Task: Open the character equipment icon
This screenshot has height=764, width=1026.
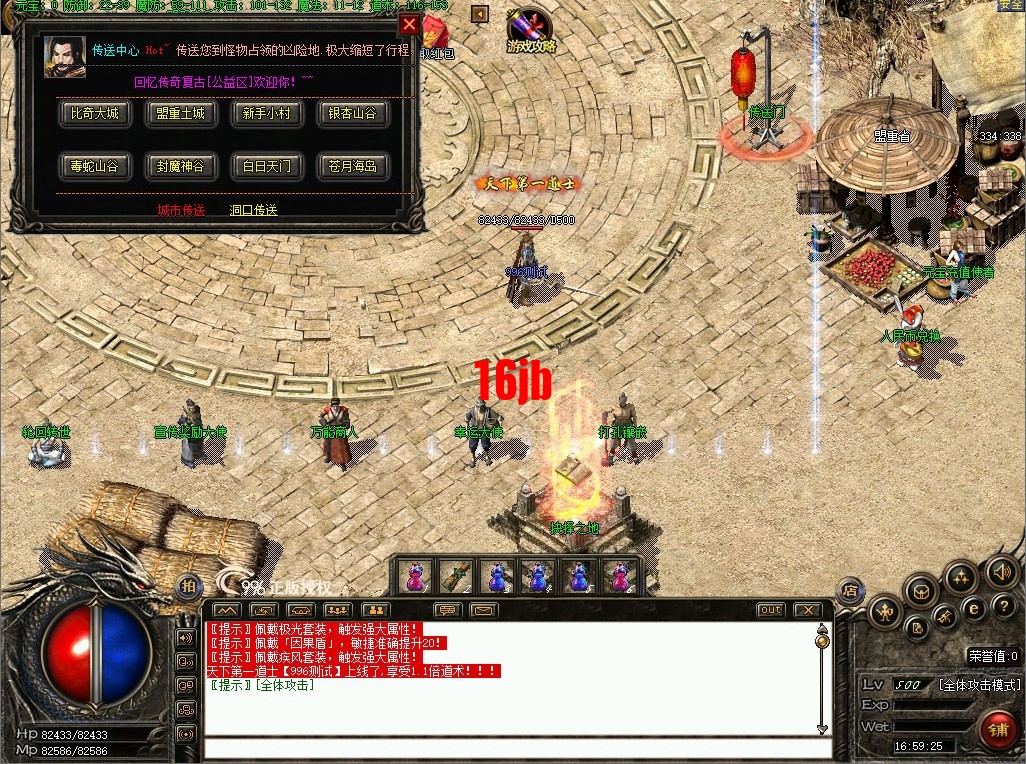Action: 885,611
